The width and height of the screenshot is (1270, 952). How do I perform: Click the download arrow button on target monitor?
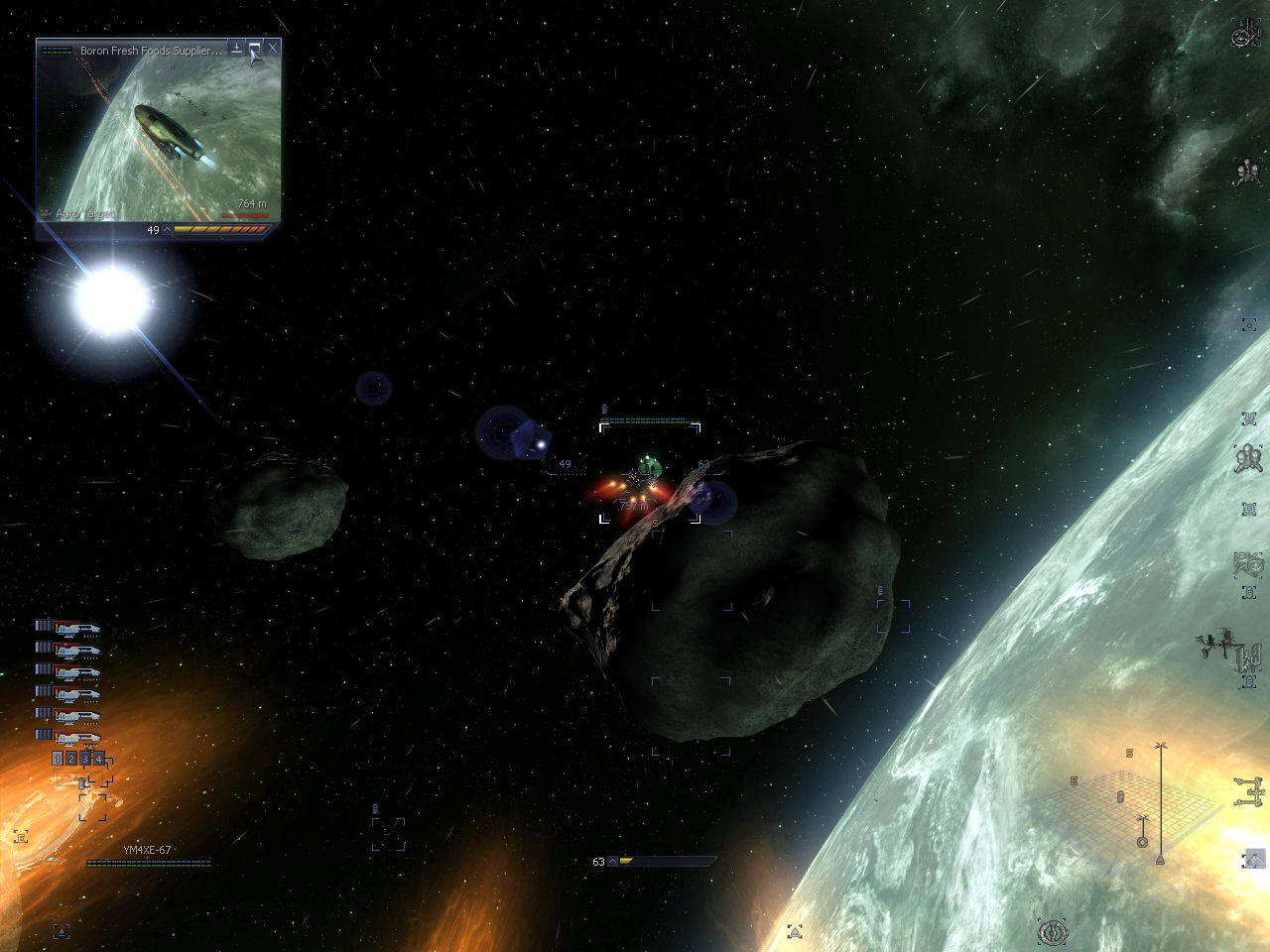point(237,48)
